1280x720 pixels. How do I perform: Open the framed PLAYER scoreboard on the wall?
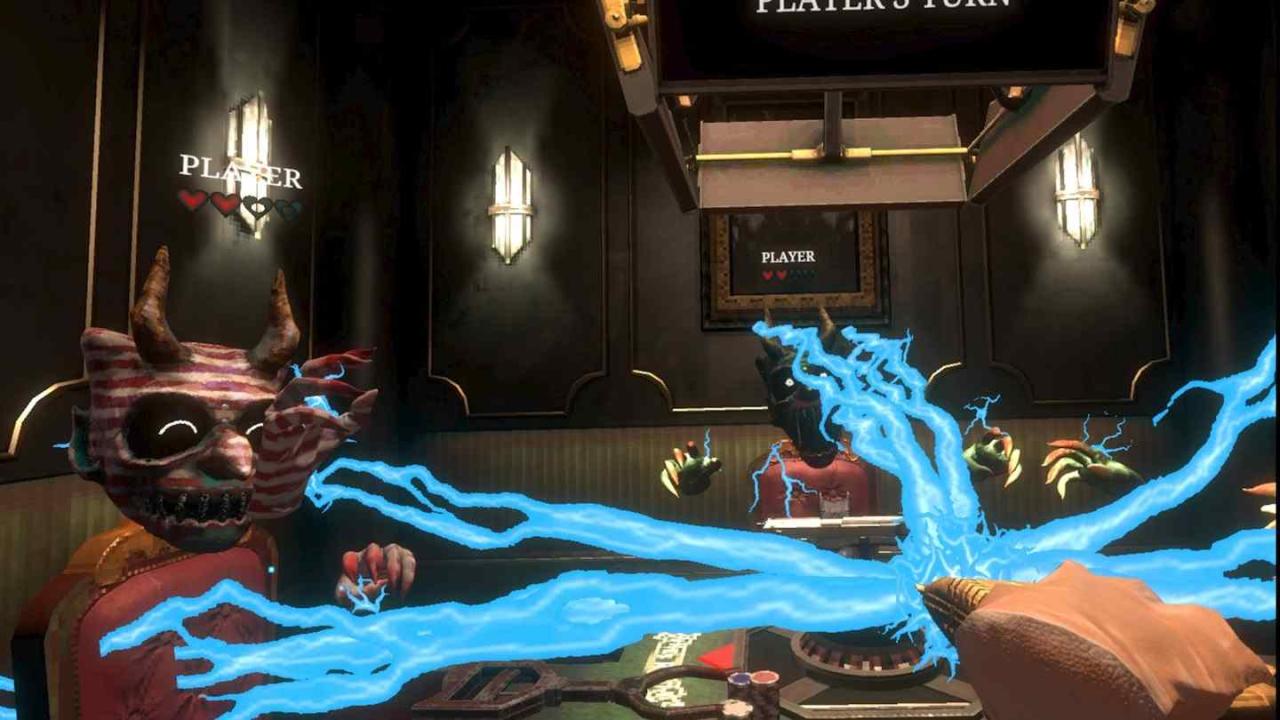pyautogui.click(x=788, y=260)
